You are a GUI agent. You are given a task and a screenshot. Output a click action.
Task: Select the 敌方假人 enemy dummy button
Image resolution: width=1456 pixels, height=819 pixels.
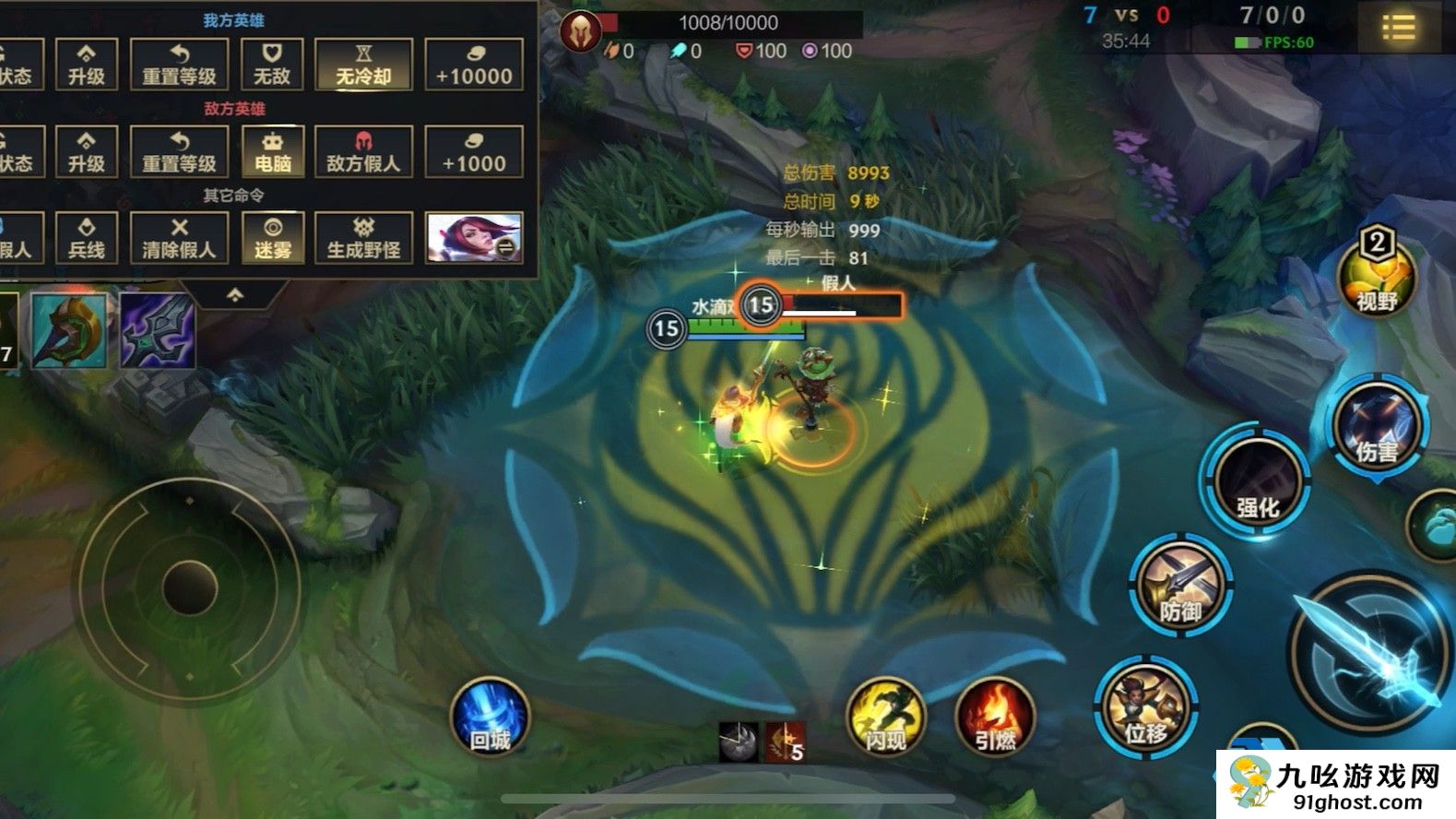[x=363, y=151]
